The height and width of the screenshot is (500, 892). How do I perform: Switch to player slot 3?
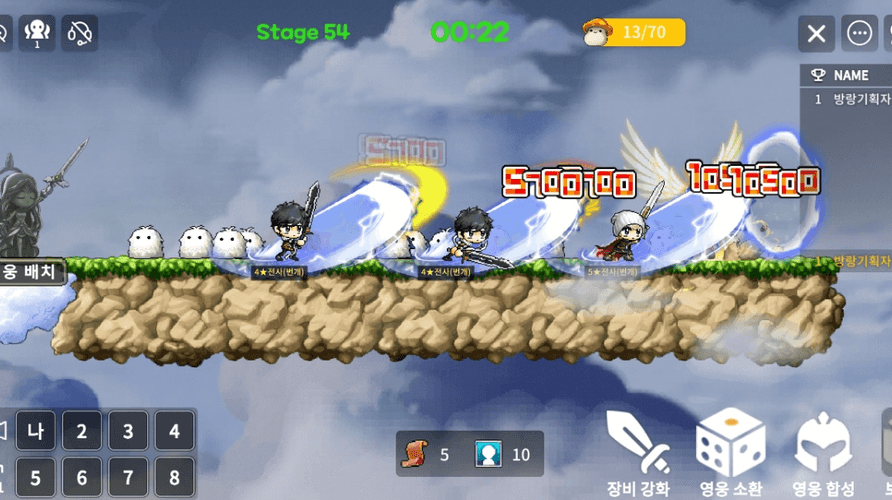pos(128,433)
